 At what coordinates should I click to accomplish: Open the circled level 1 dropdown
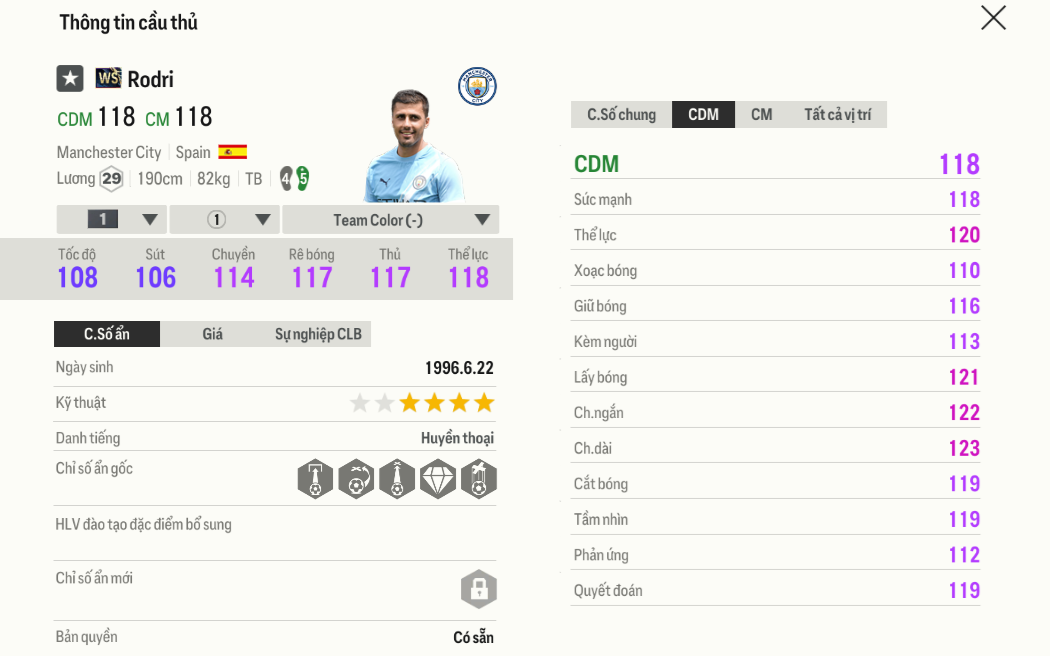click(225, 220)
